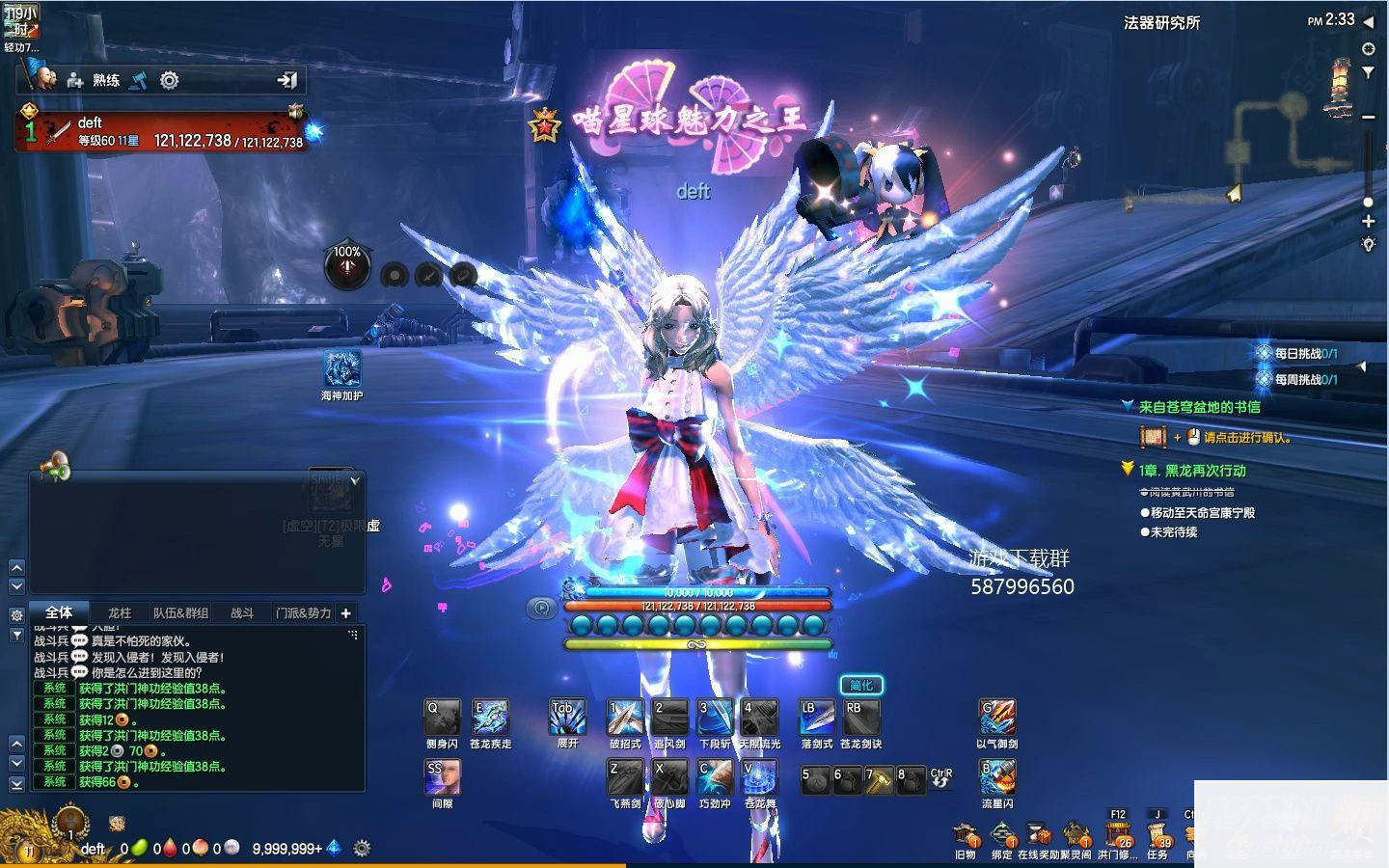1389x868 pixels.
Task: Select the 战斗 chat tab
Action: 241,612
